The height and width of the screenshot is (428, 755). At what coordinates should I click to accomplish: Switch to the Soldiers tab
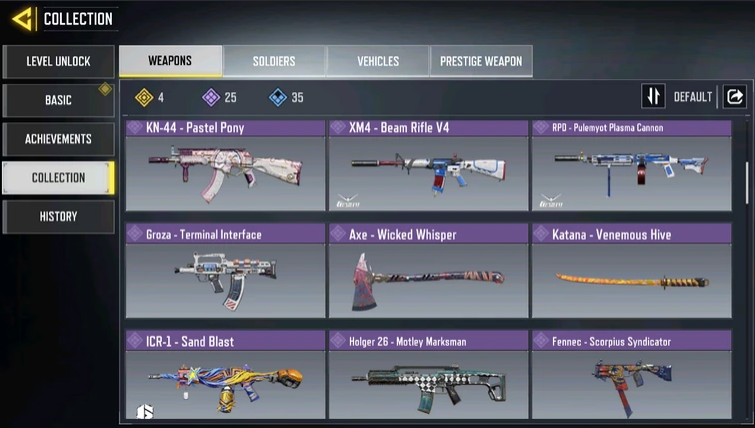(274, 61)
